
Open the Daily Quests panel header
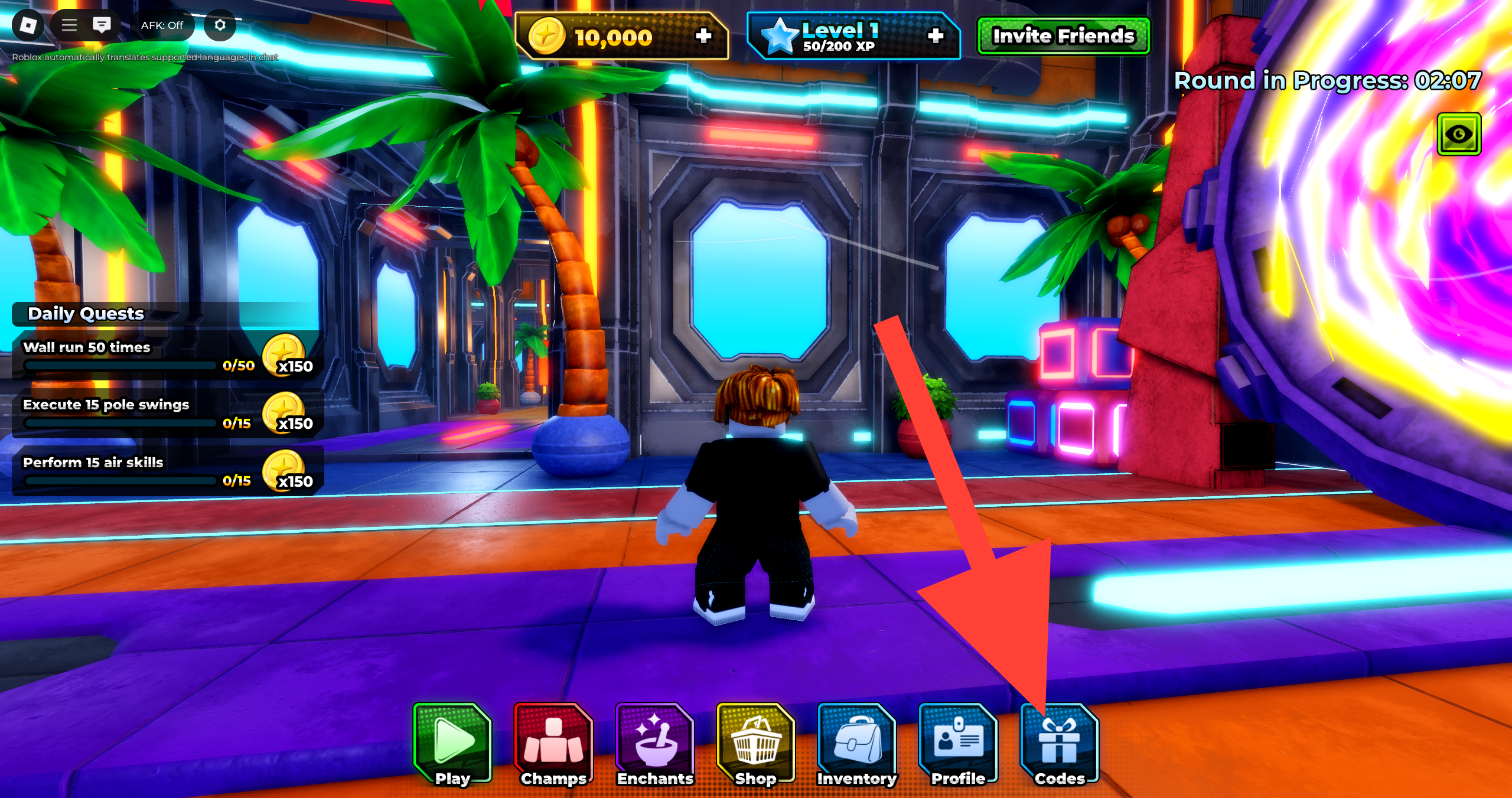(86, 314)
